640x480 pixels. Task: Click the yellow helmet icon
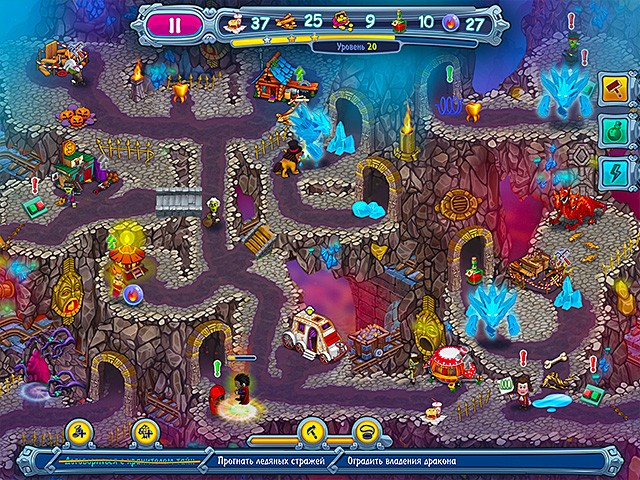366,431
